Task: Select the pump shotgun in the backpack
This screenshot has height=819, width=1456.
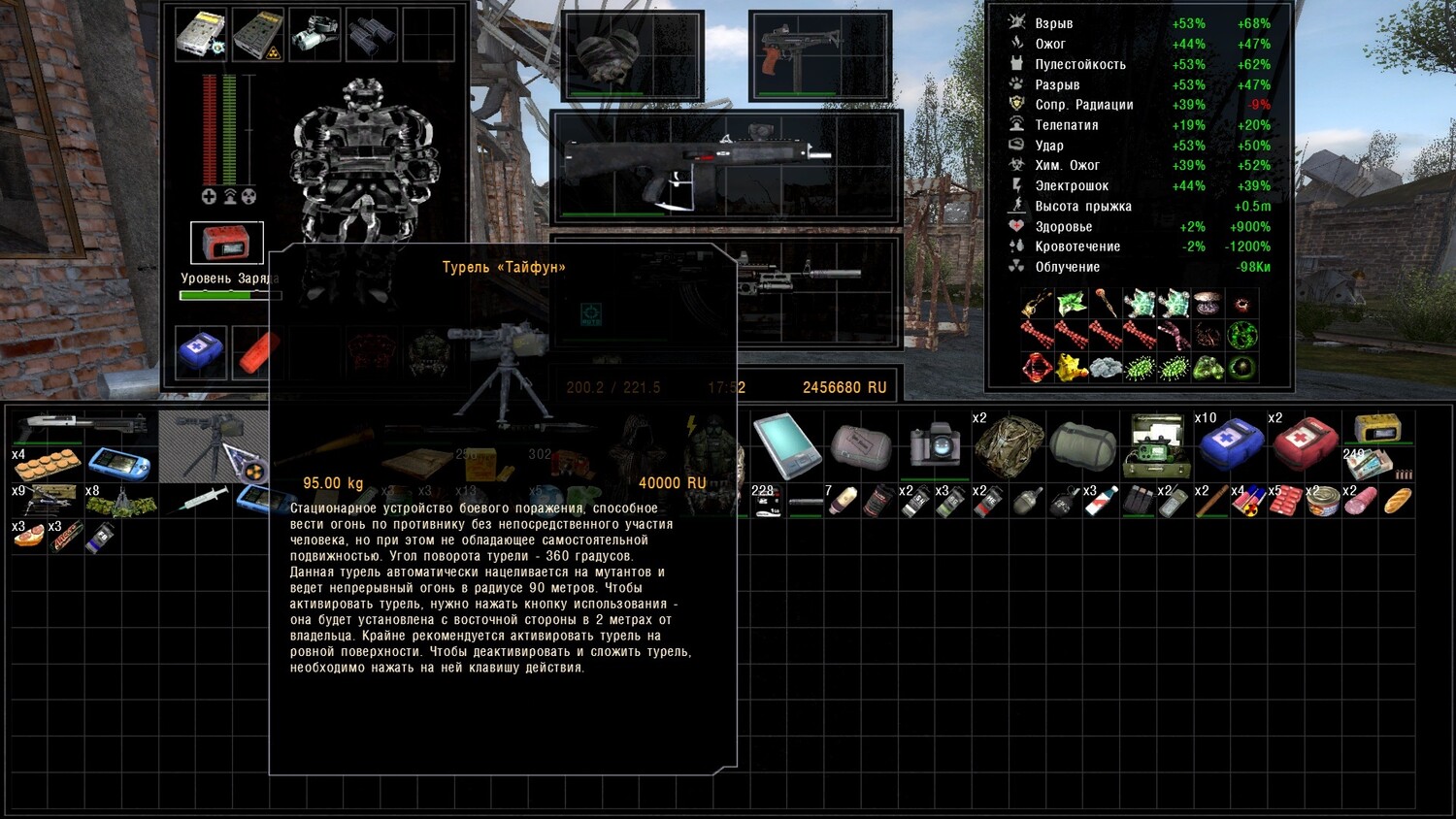Action: pyautogui.click(x=82, y=425)
